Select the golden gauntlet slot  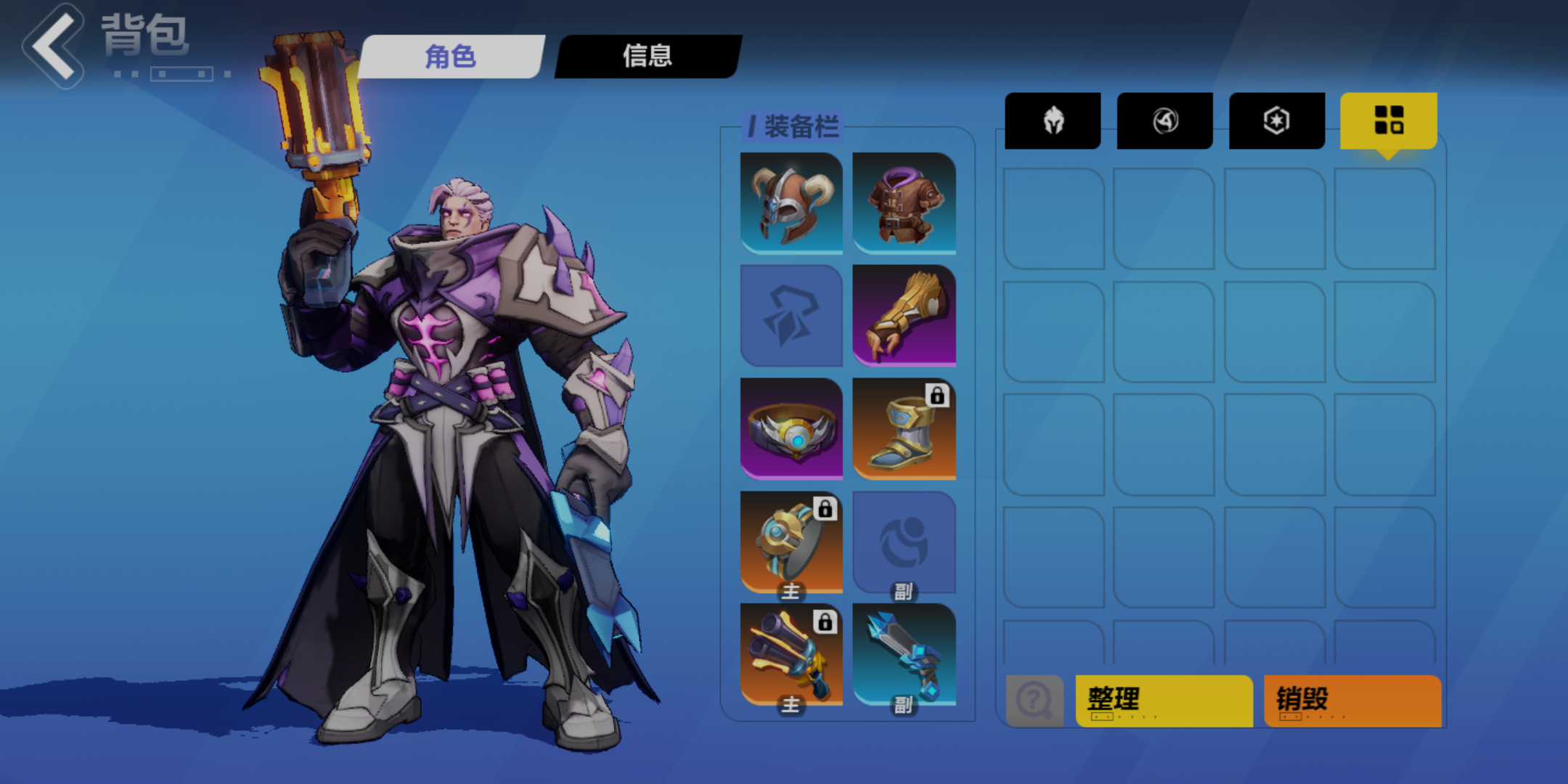tap(904, 316)
